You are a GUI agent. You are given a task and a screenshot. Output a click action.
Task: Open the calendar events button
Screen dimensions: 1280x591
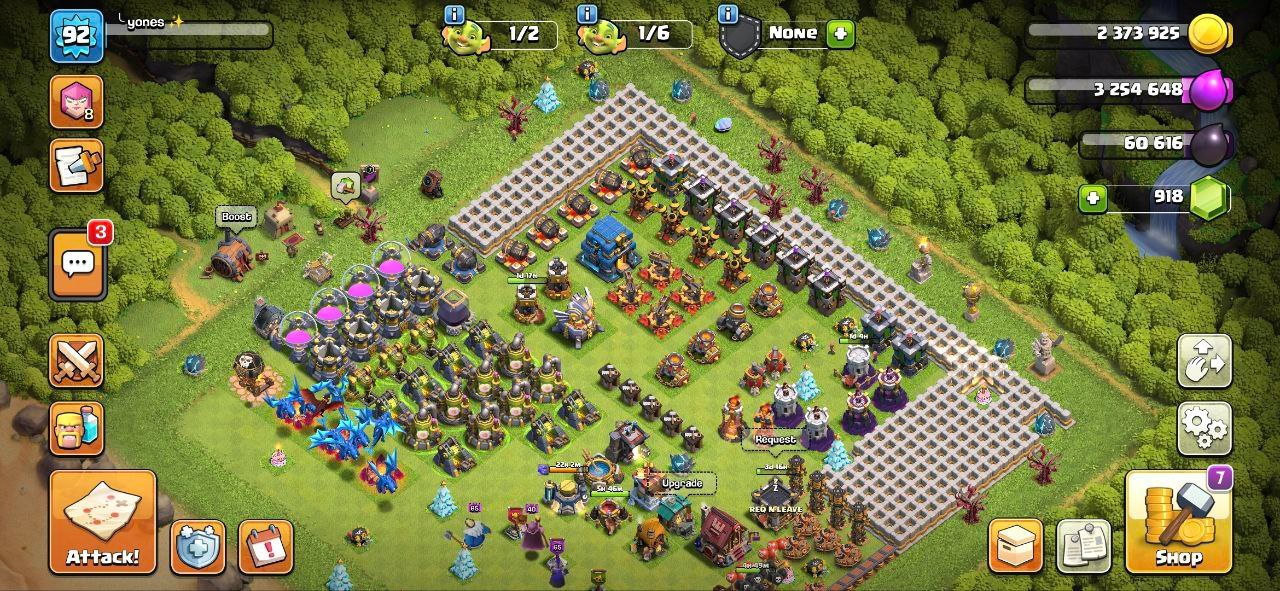pyautogui.click(x=265, y=547)
